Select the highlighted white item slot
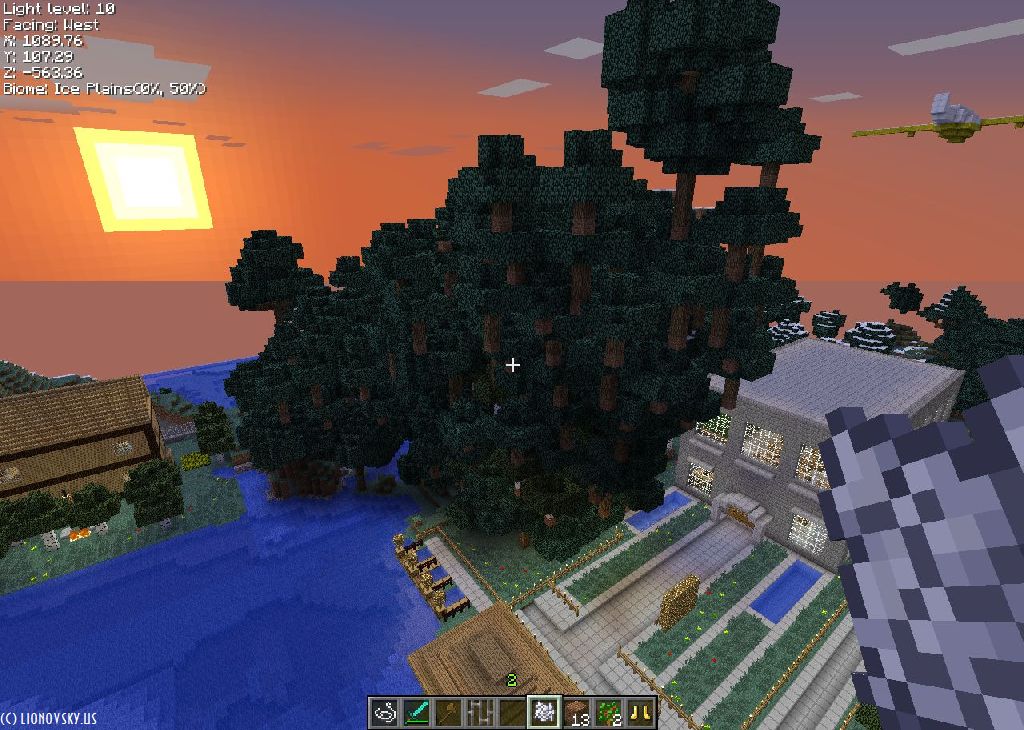The height and width of the screenshot is (730, 1024). click(x=544, y=712)
